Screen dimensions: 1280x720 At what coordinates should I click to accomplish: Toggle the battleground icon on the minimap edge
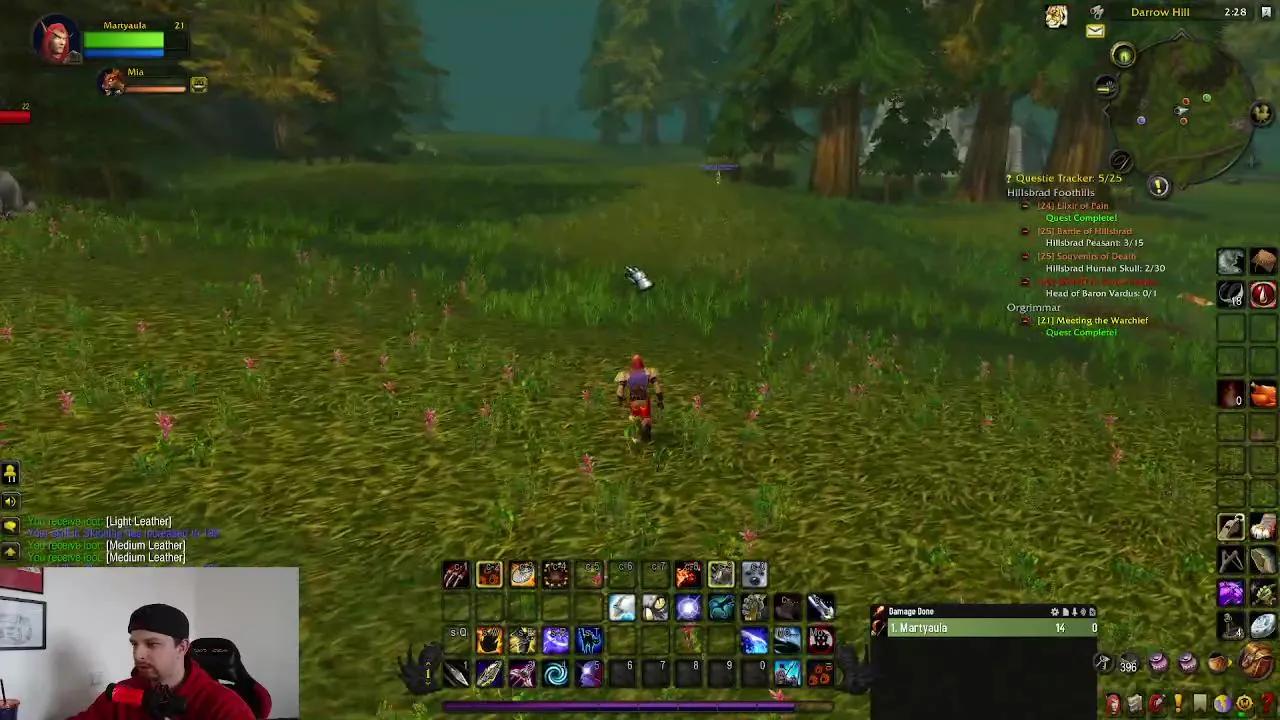point(1260,114)
